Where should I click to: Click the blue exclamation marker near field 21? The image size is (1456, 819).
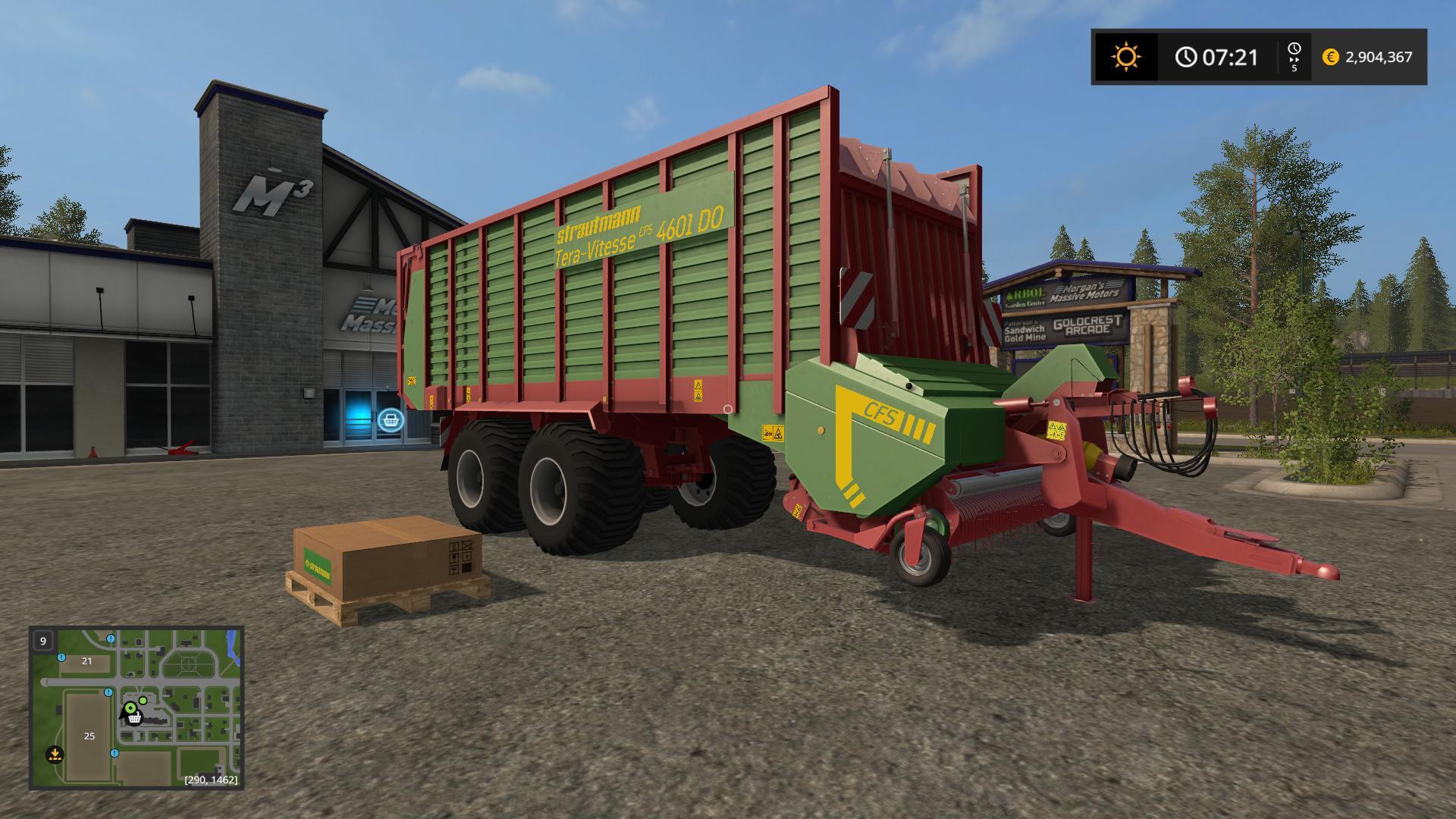pos(61,657)
